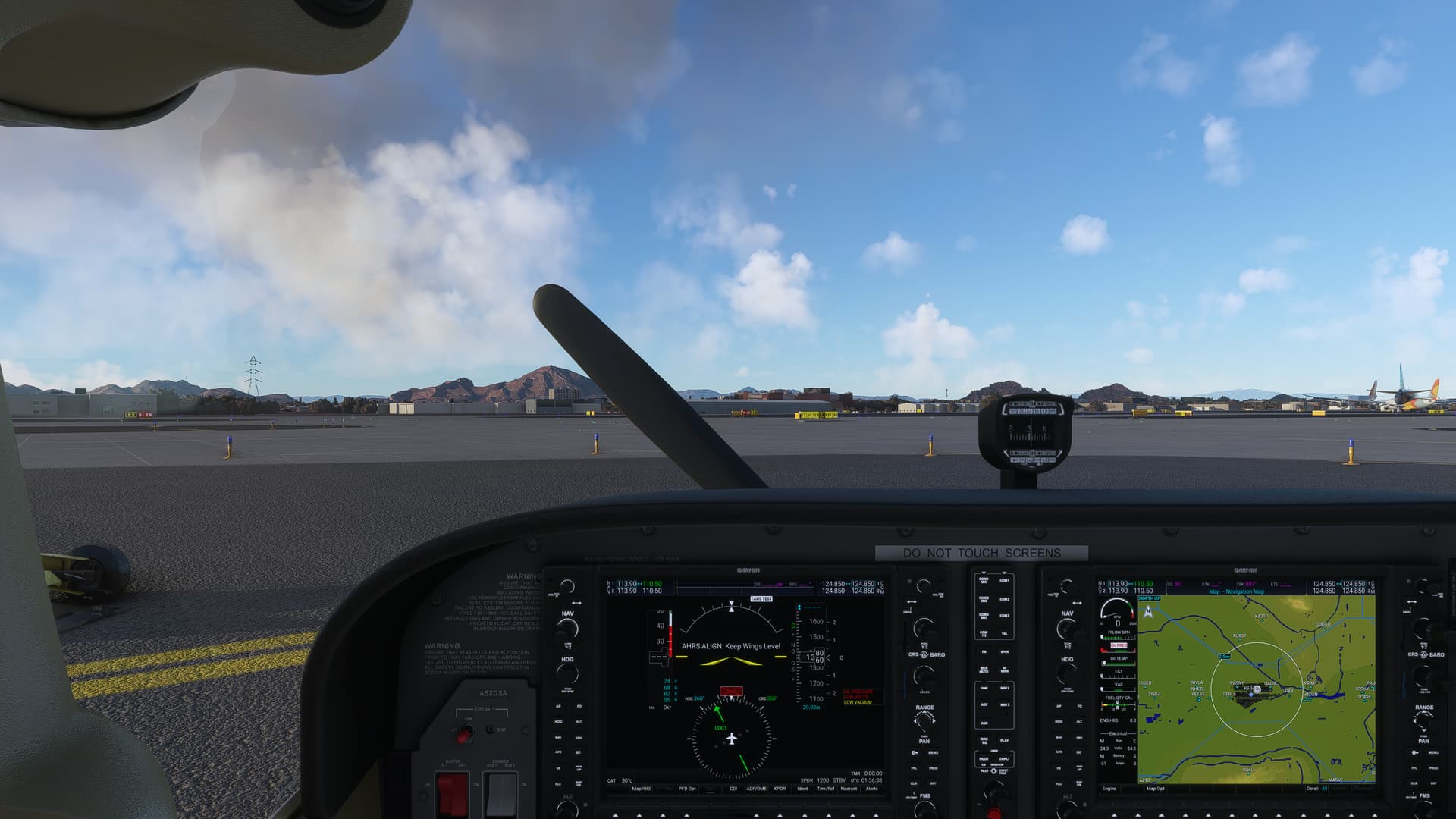
Task: Click the MKR MUTE key on the audio panel
Action: click(x=983, y=668)
